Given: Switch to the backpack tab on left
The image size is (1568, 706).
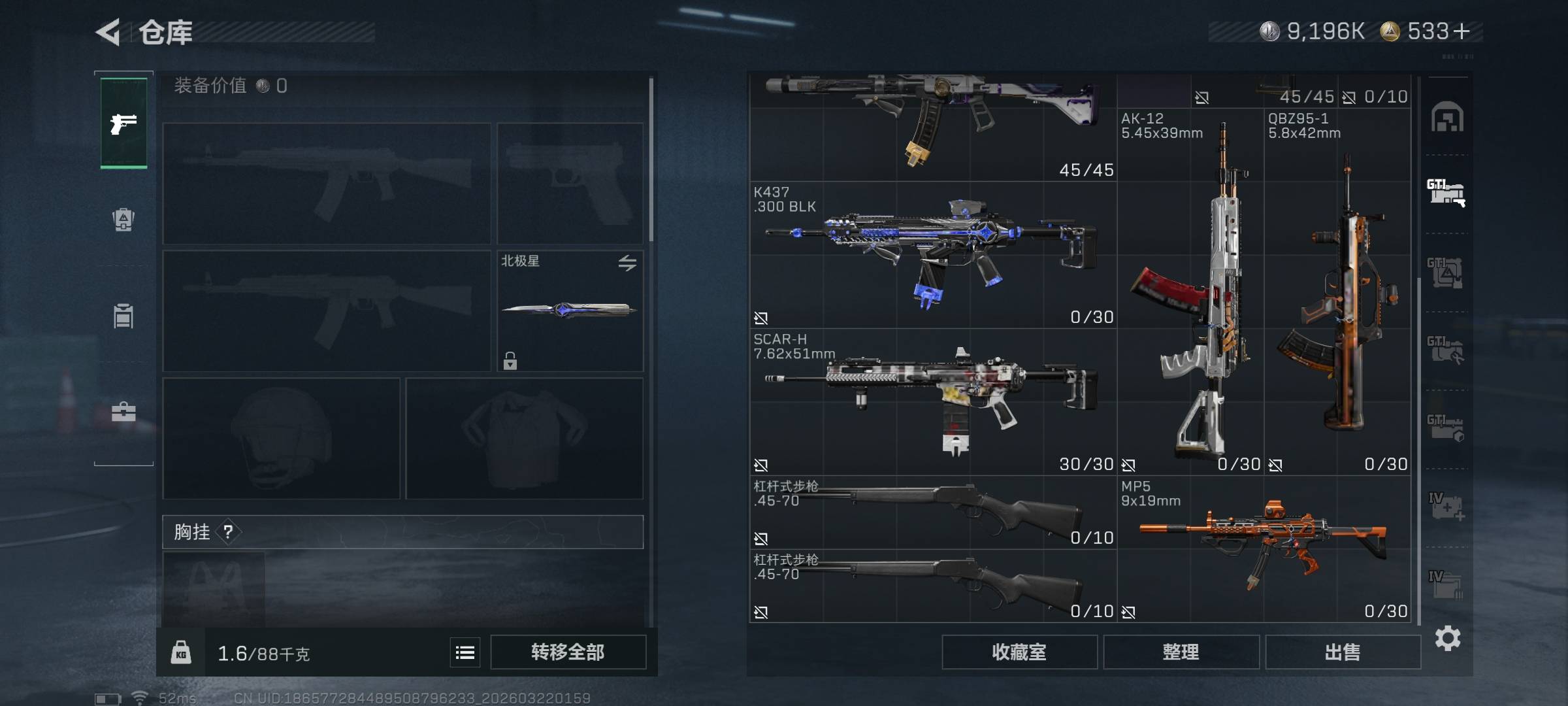Looking at the screenshot, I should click(x=123, y=220).
